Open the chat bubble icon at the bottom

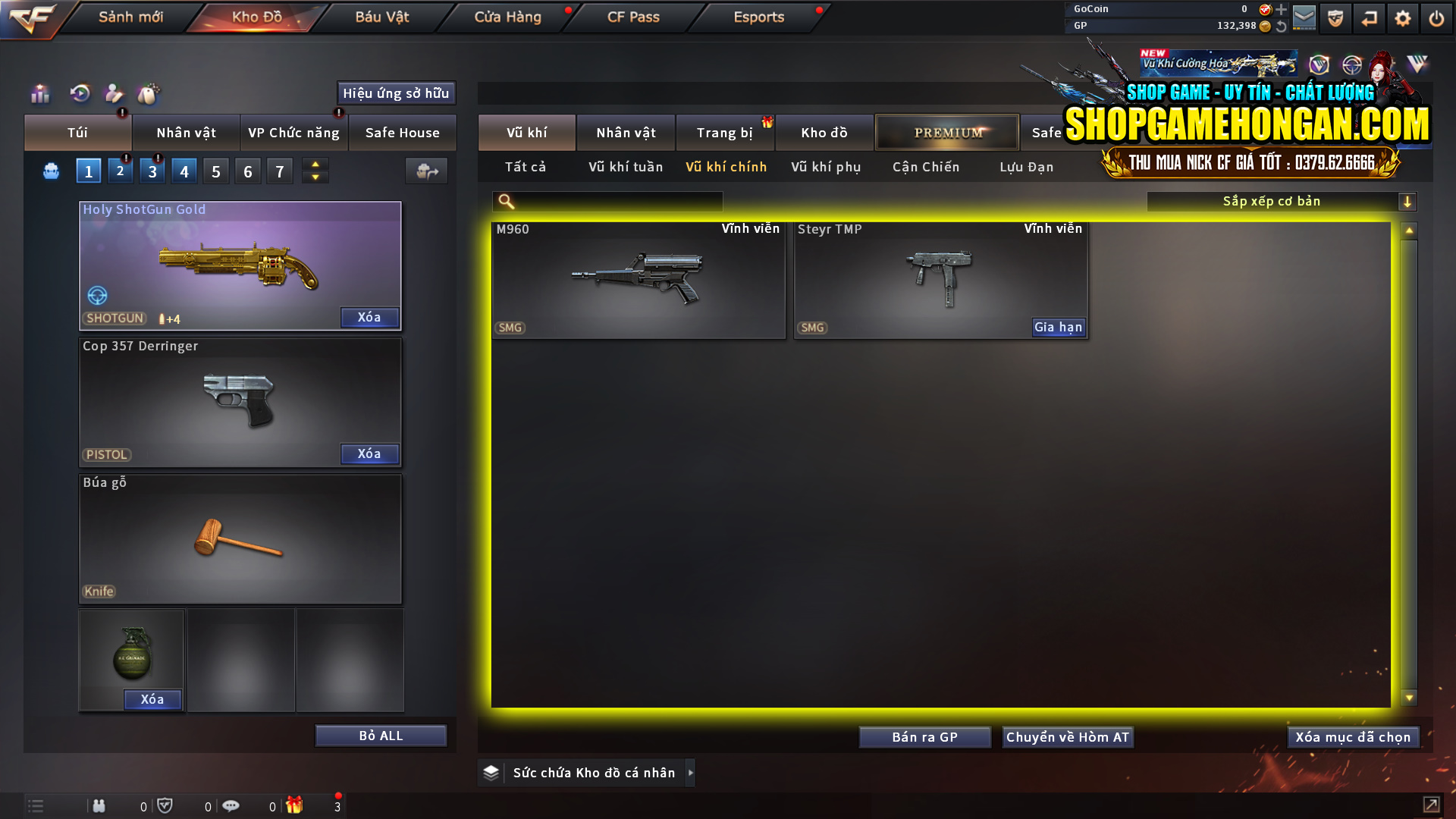point(231,805)
